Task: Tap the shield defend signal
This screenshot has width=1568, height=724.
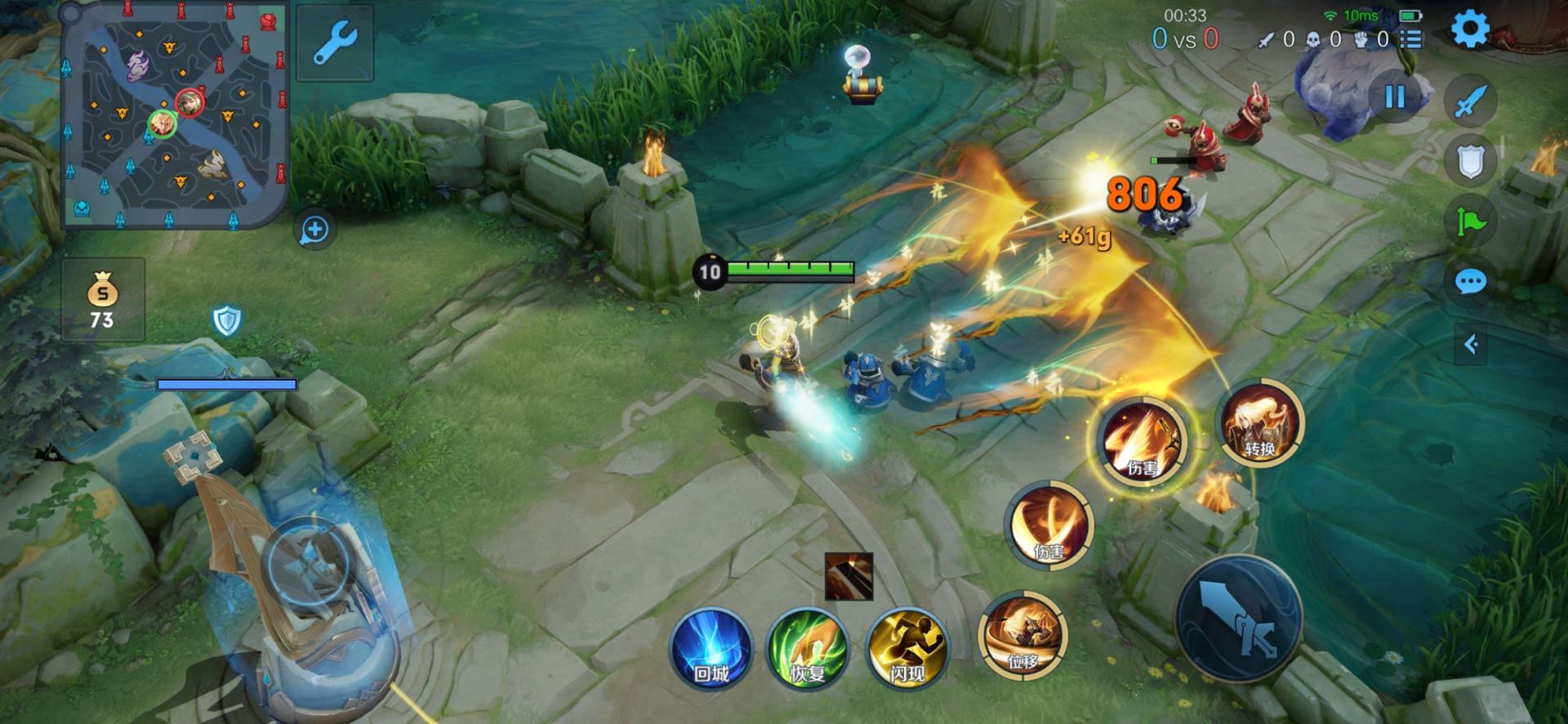Action: point(1470,161)
